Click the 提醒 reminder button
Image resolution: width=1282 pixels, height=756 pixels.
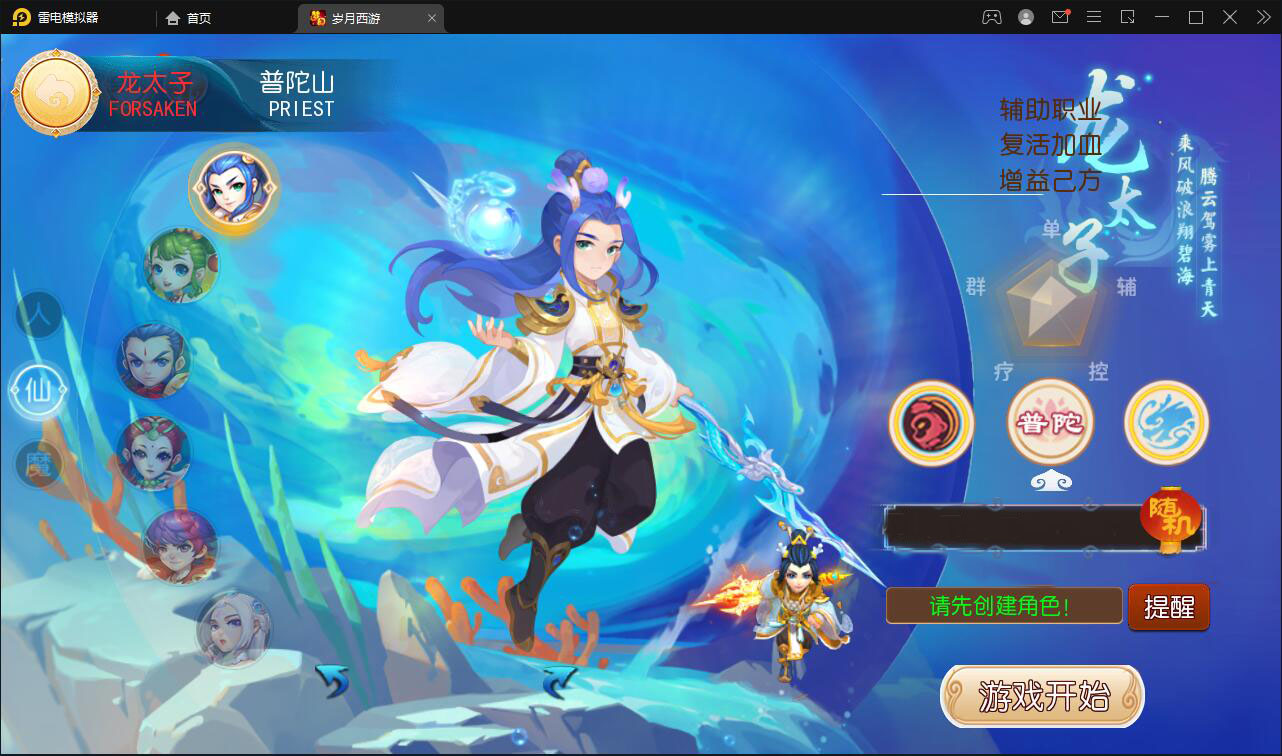pos(1168,606)
